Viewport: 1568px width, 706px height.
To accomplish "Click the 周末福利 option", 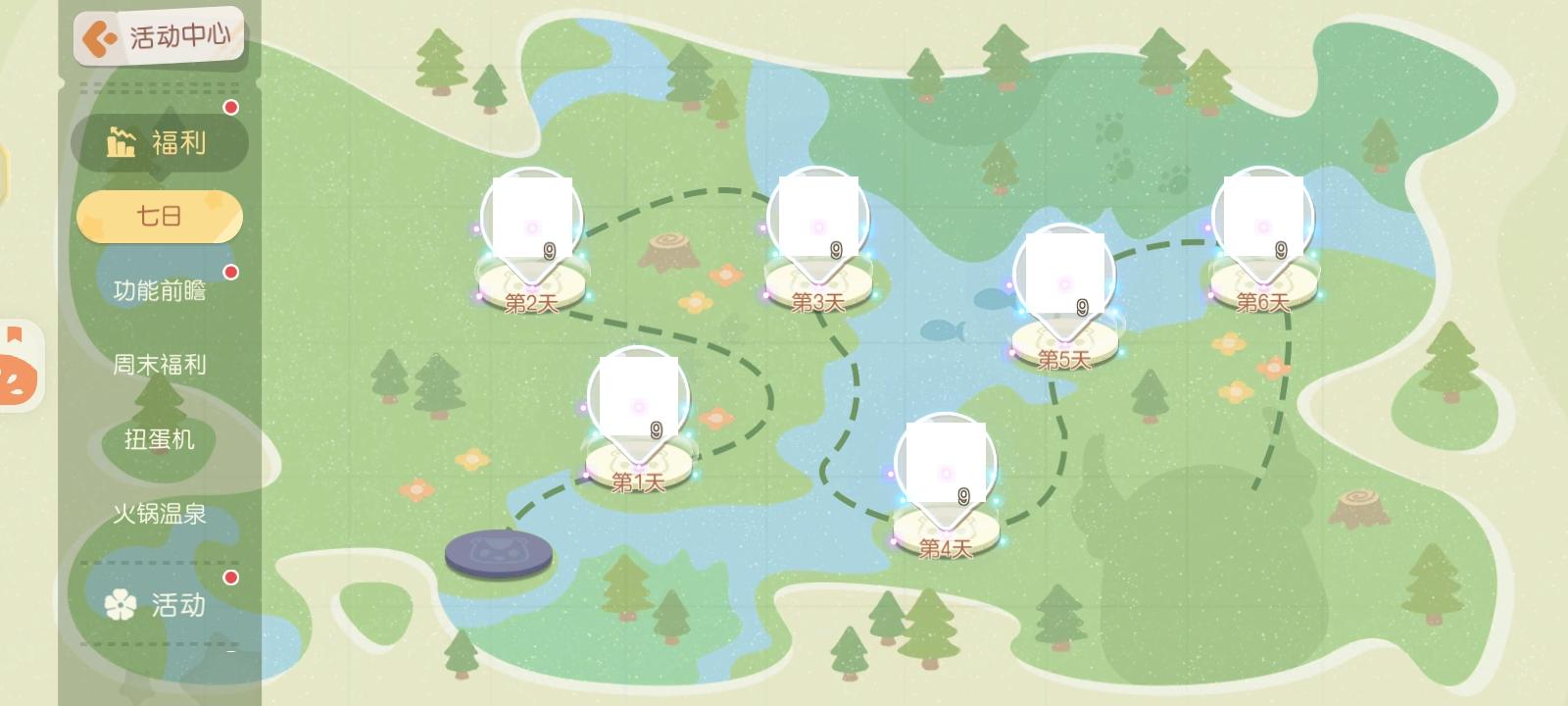I will (159, 364).
